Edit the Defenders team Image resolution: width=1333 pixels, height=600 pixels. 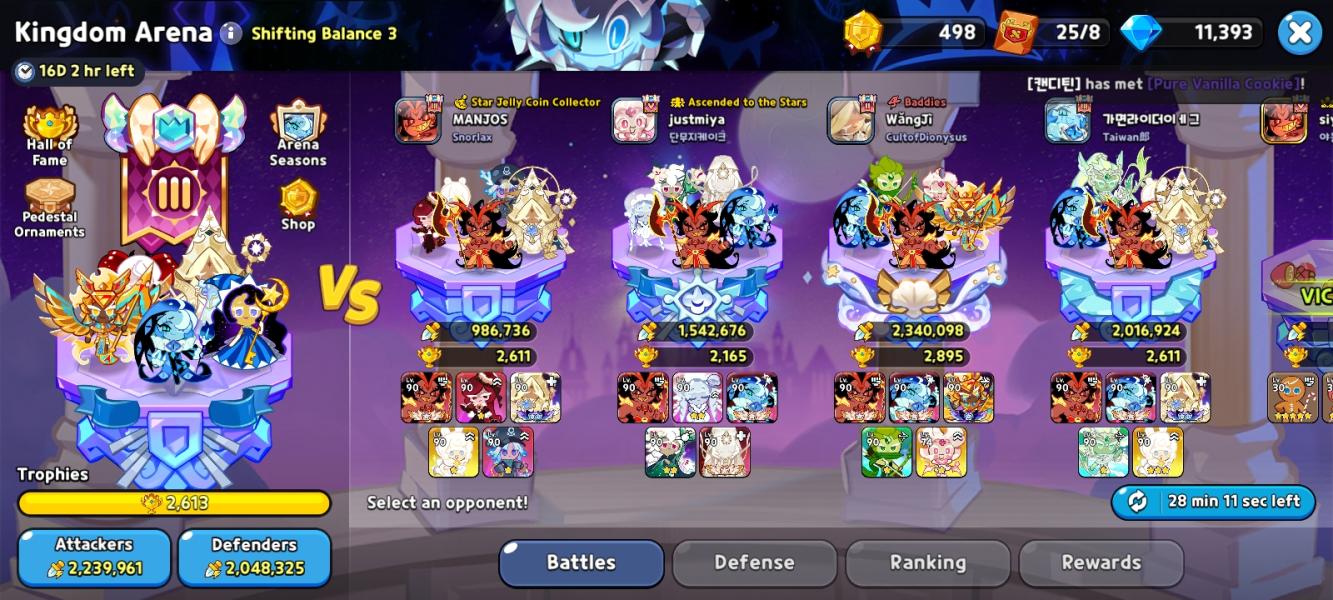click(x=254, y=557)
